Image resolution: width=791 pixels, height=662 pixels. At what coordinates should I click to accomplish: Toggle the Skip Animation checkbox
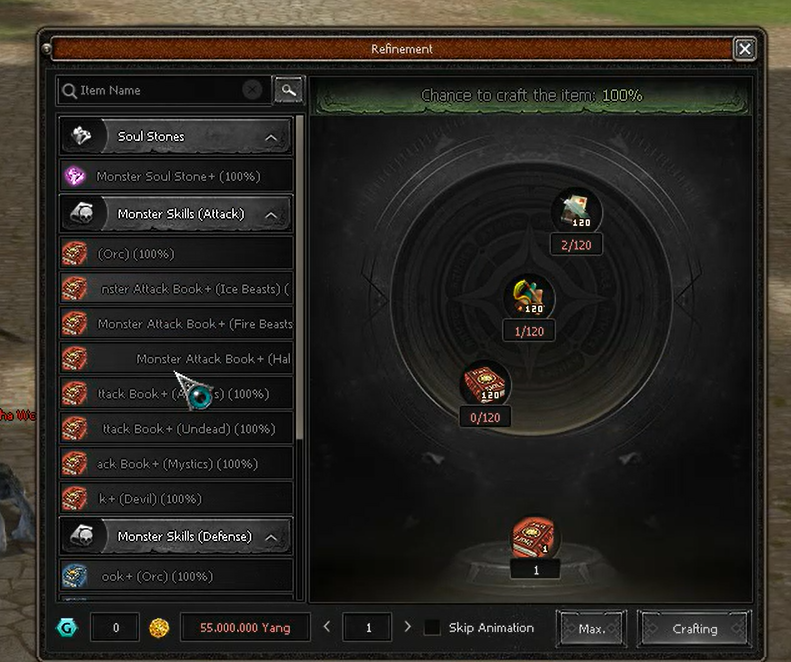click(432, 628)
